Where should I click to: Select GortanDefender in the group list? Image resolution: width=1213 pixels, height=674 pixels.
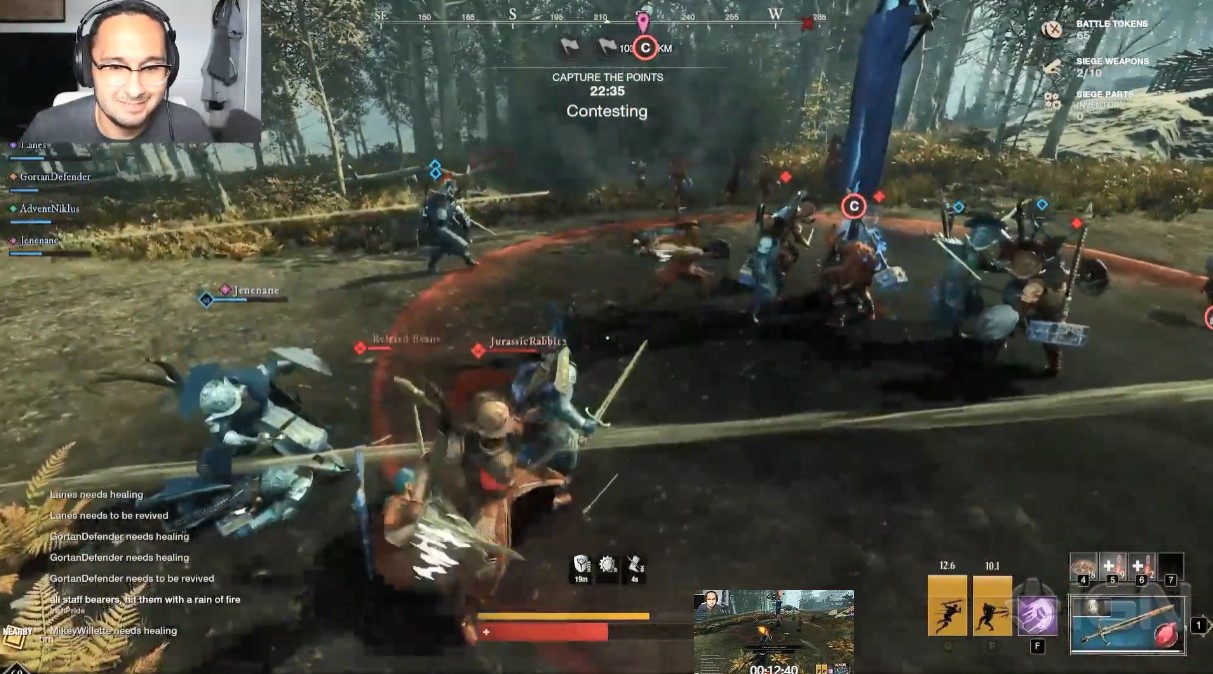click(55, 177)
